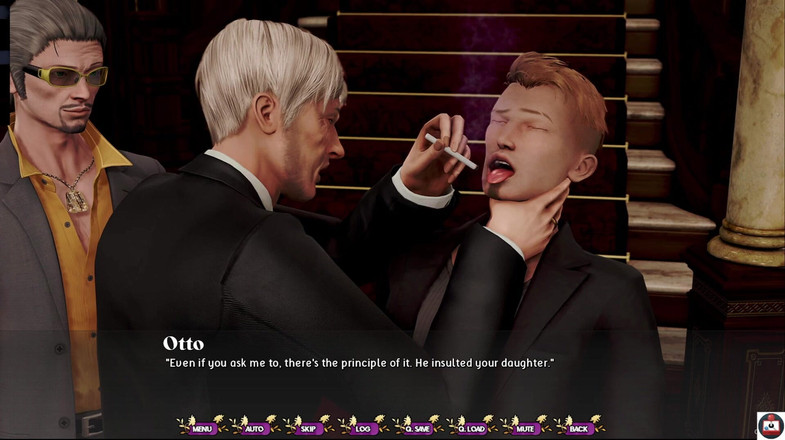Image resolution: width=785 pixels, height=440 pixels.
Task: Click Q. Load to quick load
Action: click(471, 428)
